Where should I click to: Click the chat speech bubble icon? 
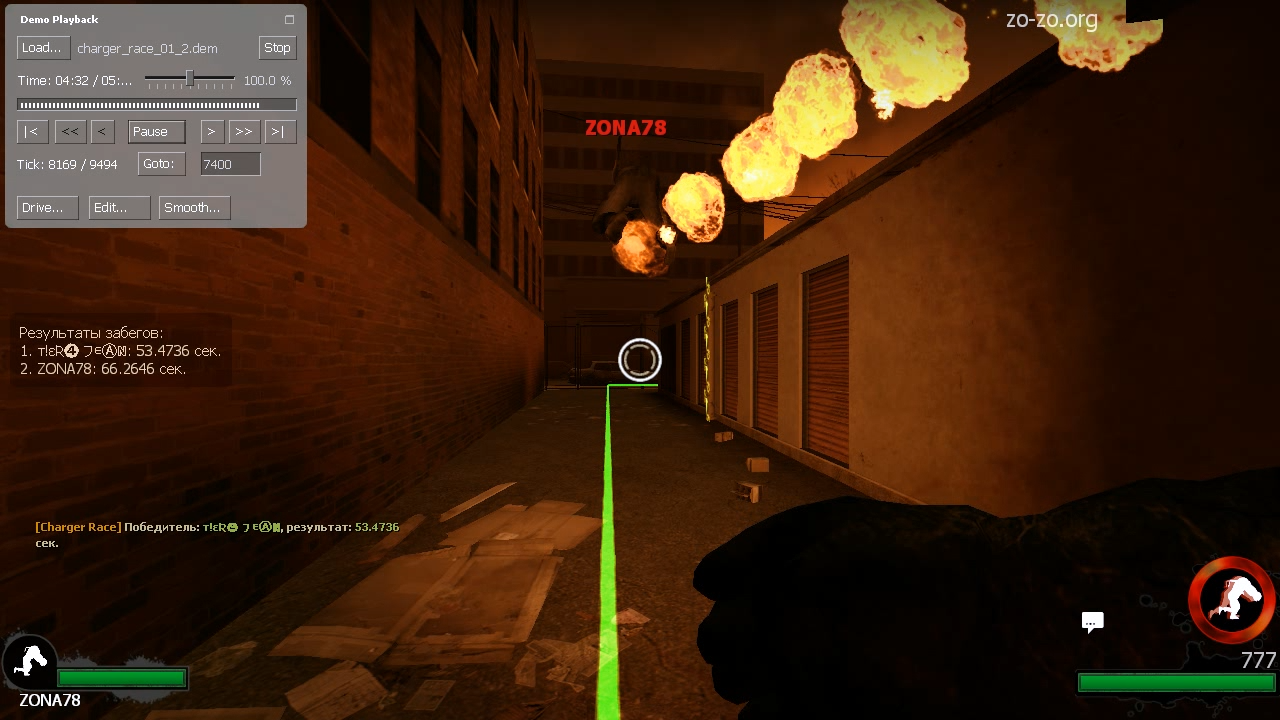click(x=1092, y=622)
